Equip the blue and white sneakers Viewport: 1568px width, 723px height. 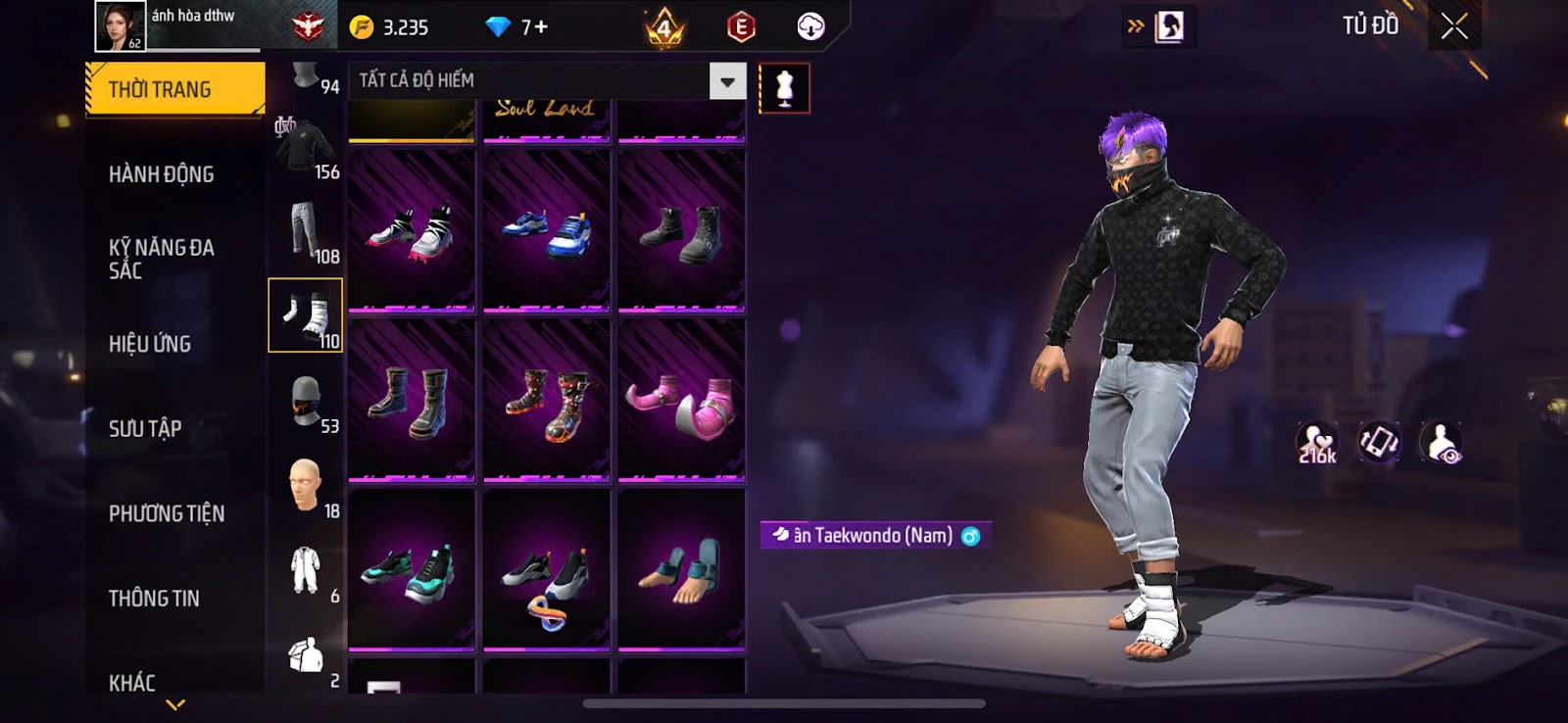click(546, 231)
